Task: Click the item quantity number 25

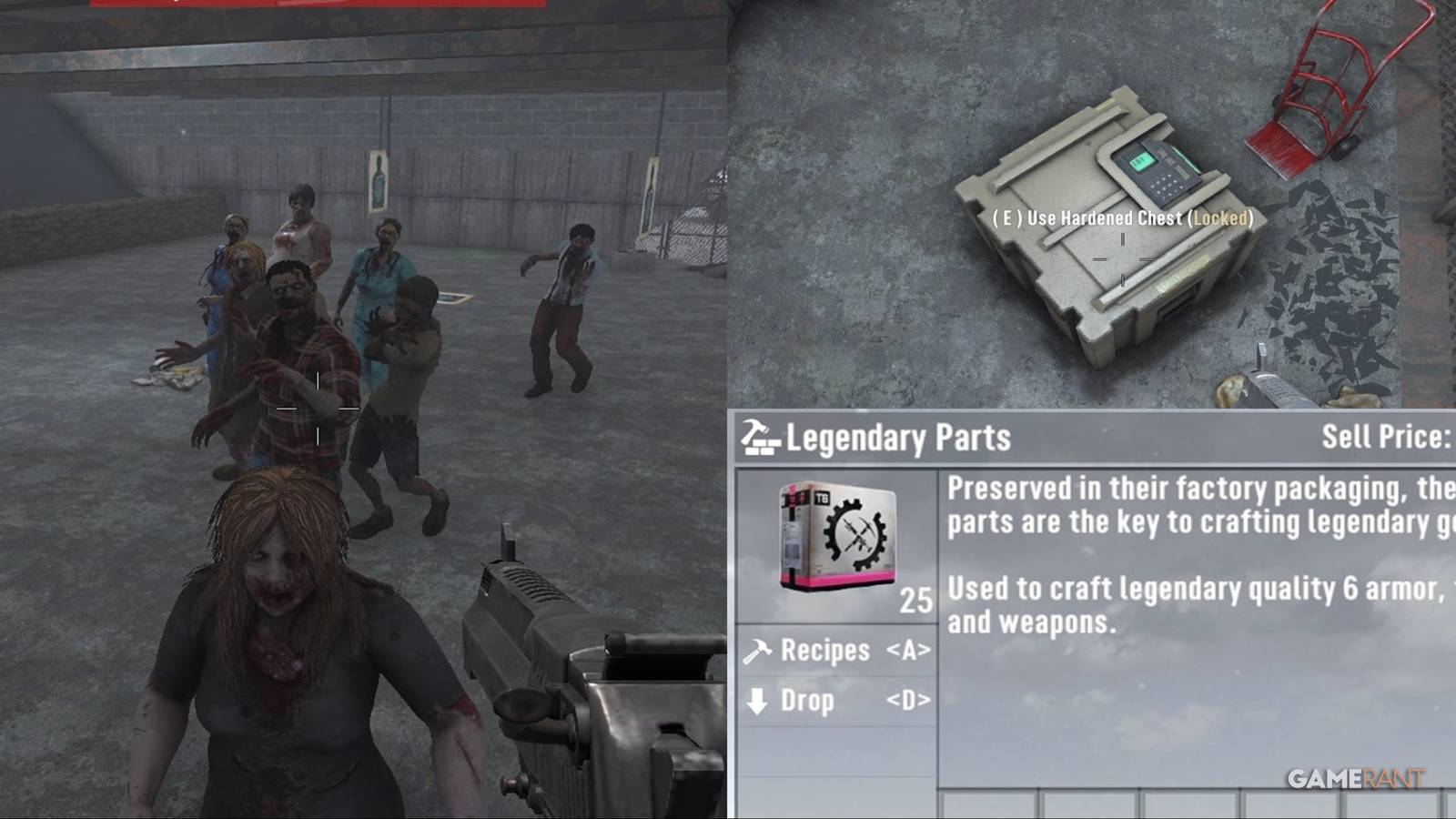Action: pos(913,600)
